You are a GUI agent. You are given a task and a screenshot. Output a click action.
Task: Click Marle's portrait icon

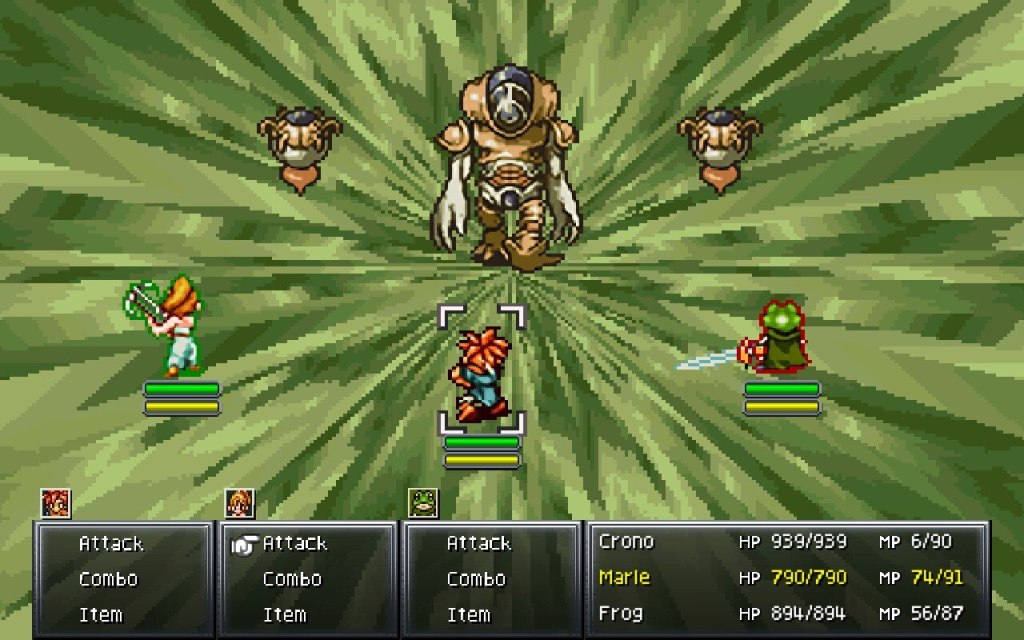240,503
